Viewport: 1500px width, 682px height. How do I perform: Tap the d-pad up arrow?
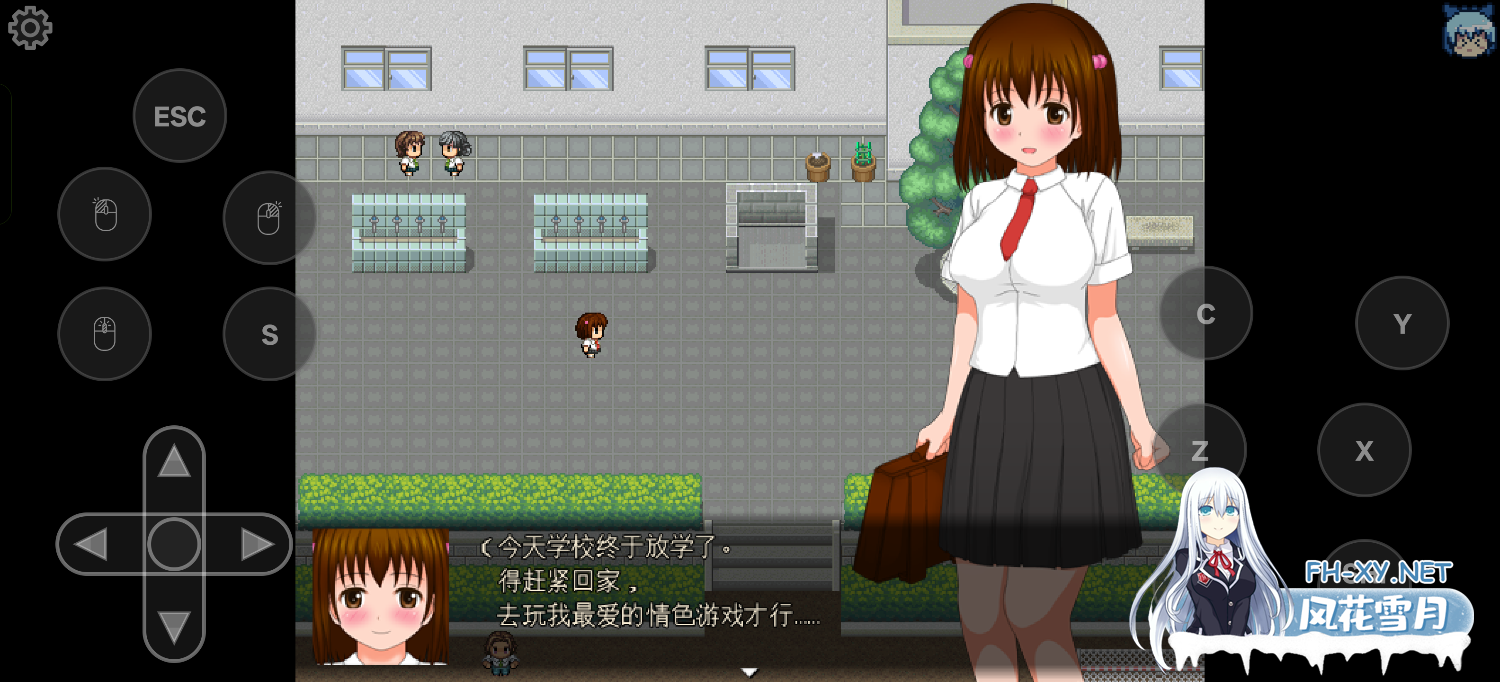tap(174, 461)
